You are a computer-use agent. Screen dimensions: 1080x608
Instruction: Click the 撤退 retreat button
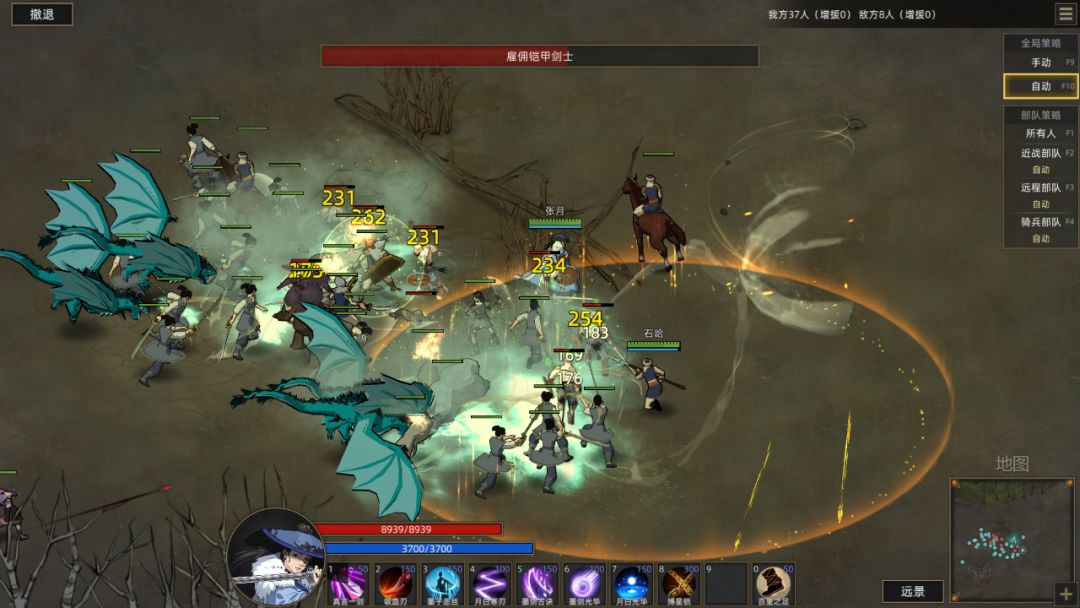pos(42,14)
